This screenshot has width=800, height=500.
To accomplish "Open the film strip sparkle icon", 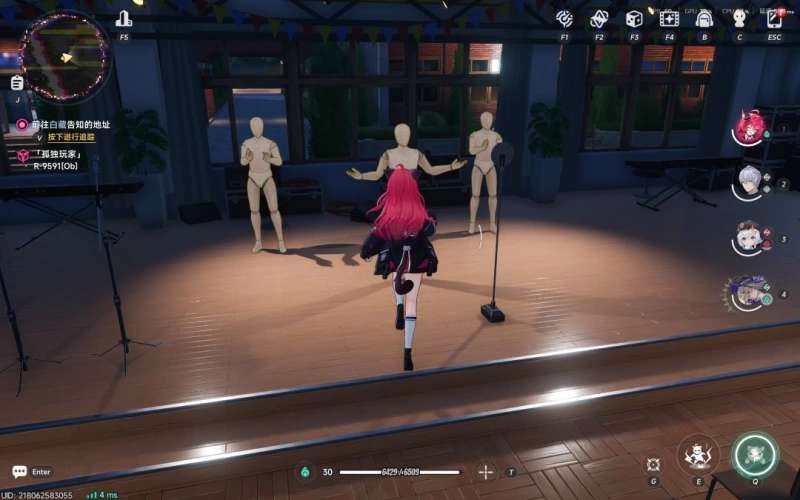I will pyautogui.click(x=669, y=19).
